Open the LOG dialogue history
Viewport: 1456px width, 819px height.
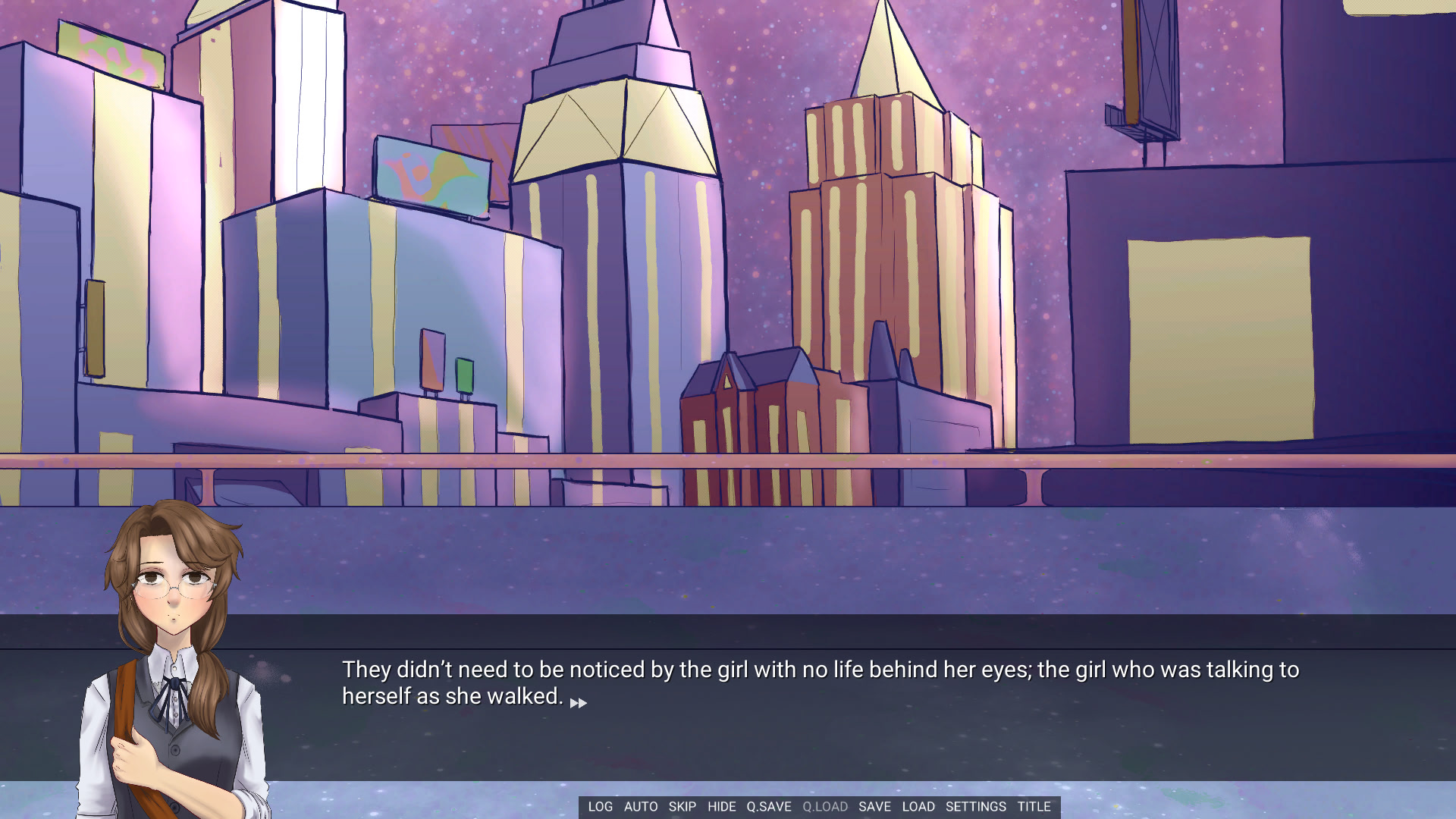pyautogui.click(x=600, y=807)
